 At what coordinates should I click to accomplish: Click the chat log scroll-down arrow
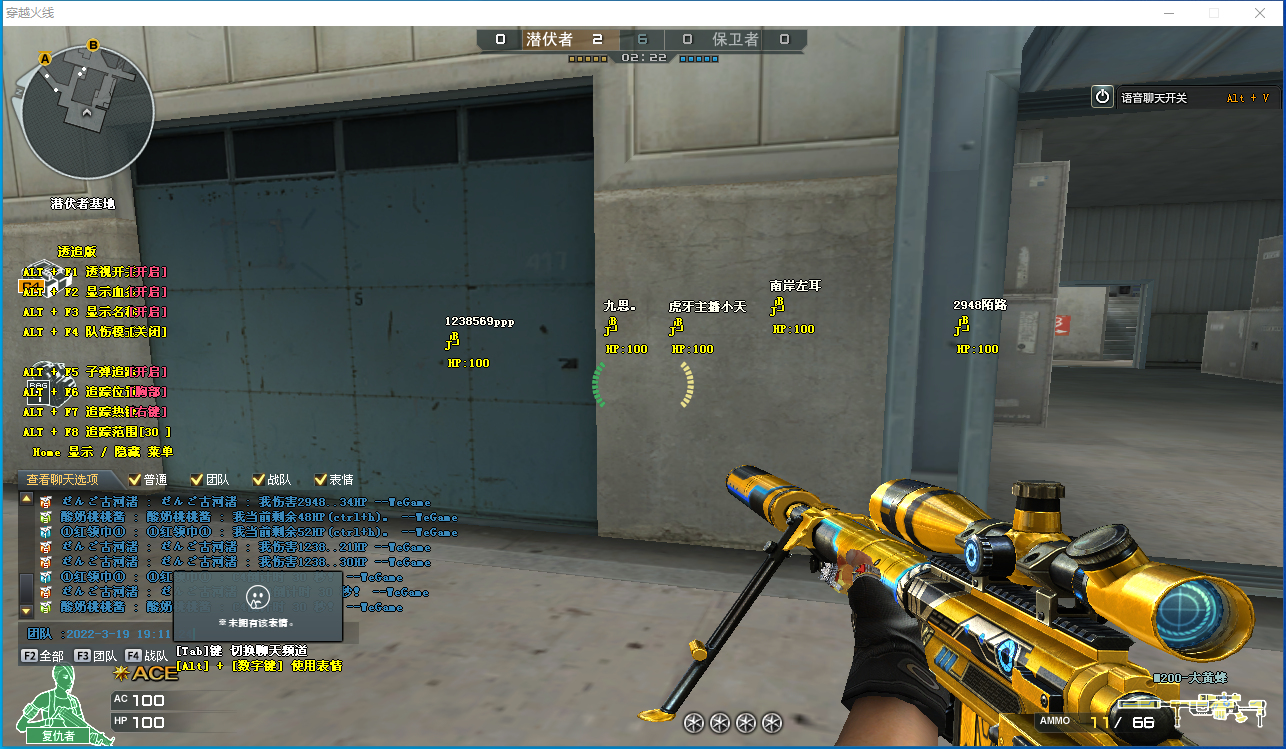[x=26, y=610]
